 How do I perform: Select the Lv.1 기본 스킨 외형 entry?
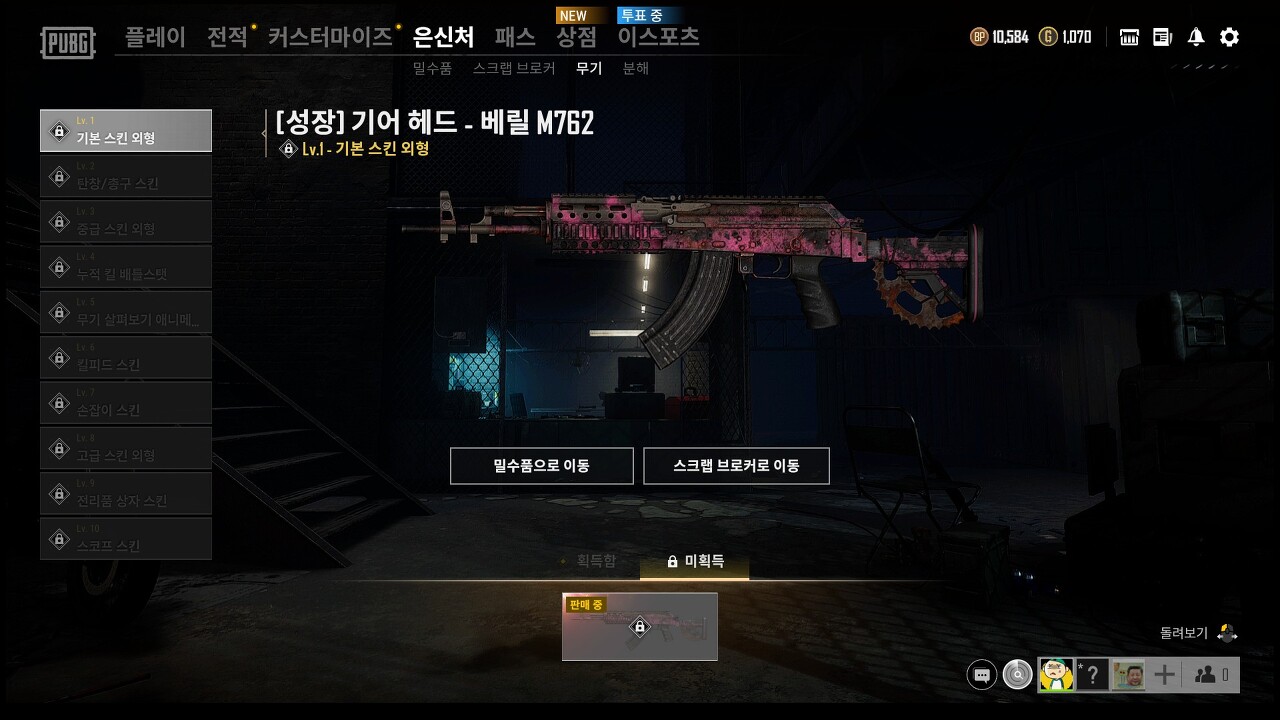pyautogui.click(x=126, y=130)
